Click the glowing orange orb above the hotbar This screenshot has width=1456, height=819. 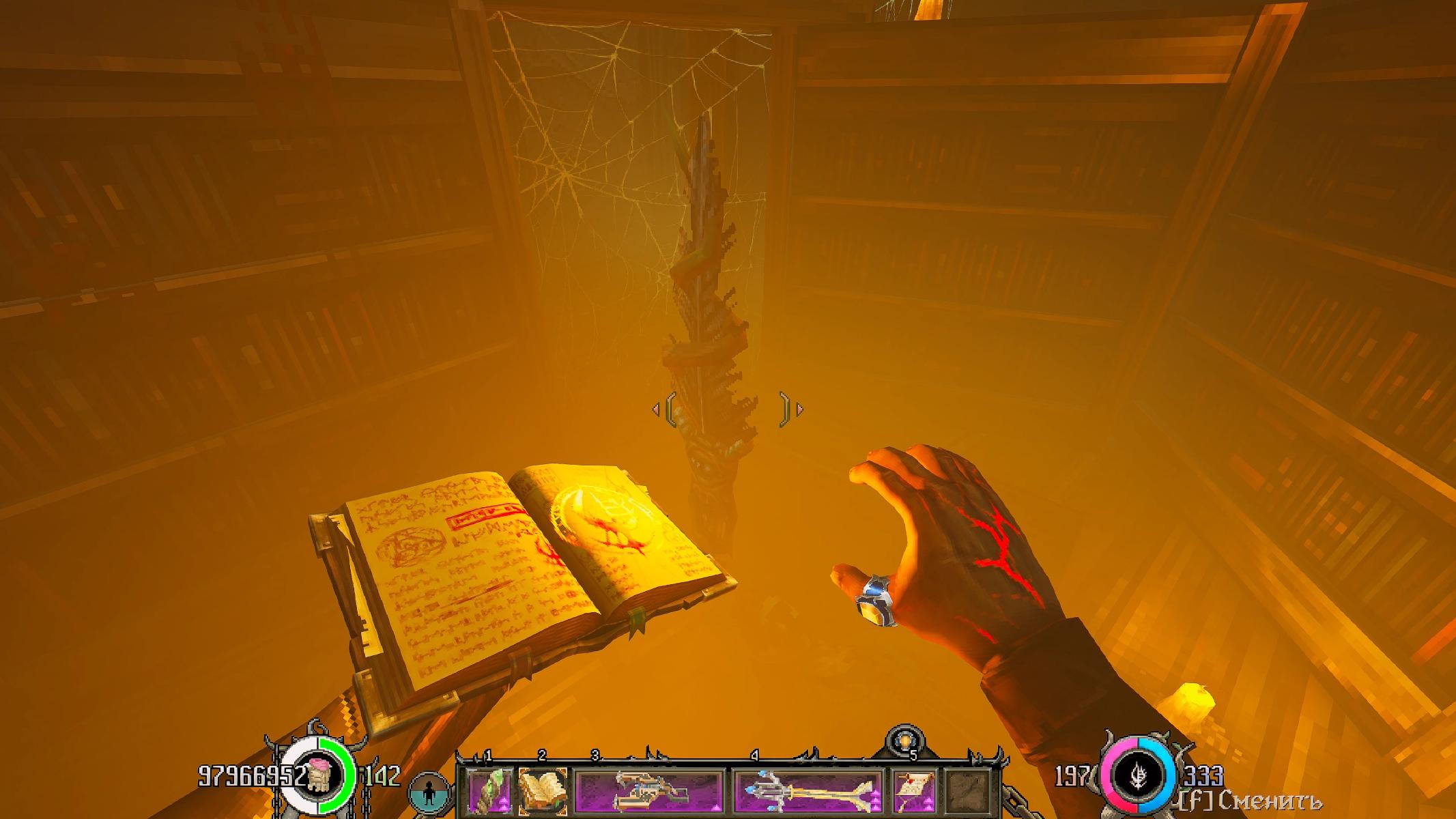(x=905, y=741)
